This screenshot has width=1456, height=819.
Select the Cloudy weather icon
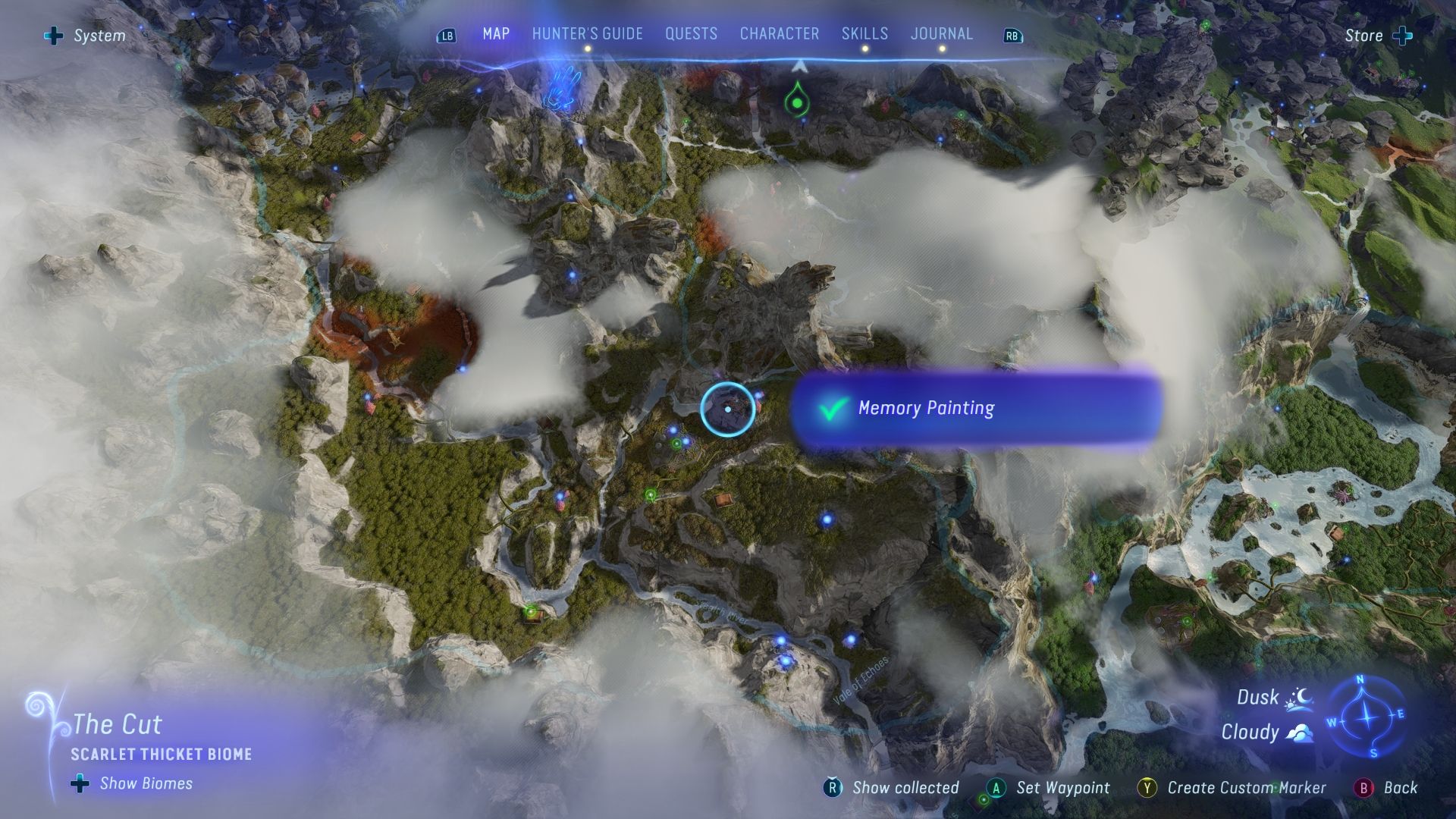[x=1299, y=733]
